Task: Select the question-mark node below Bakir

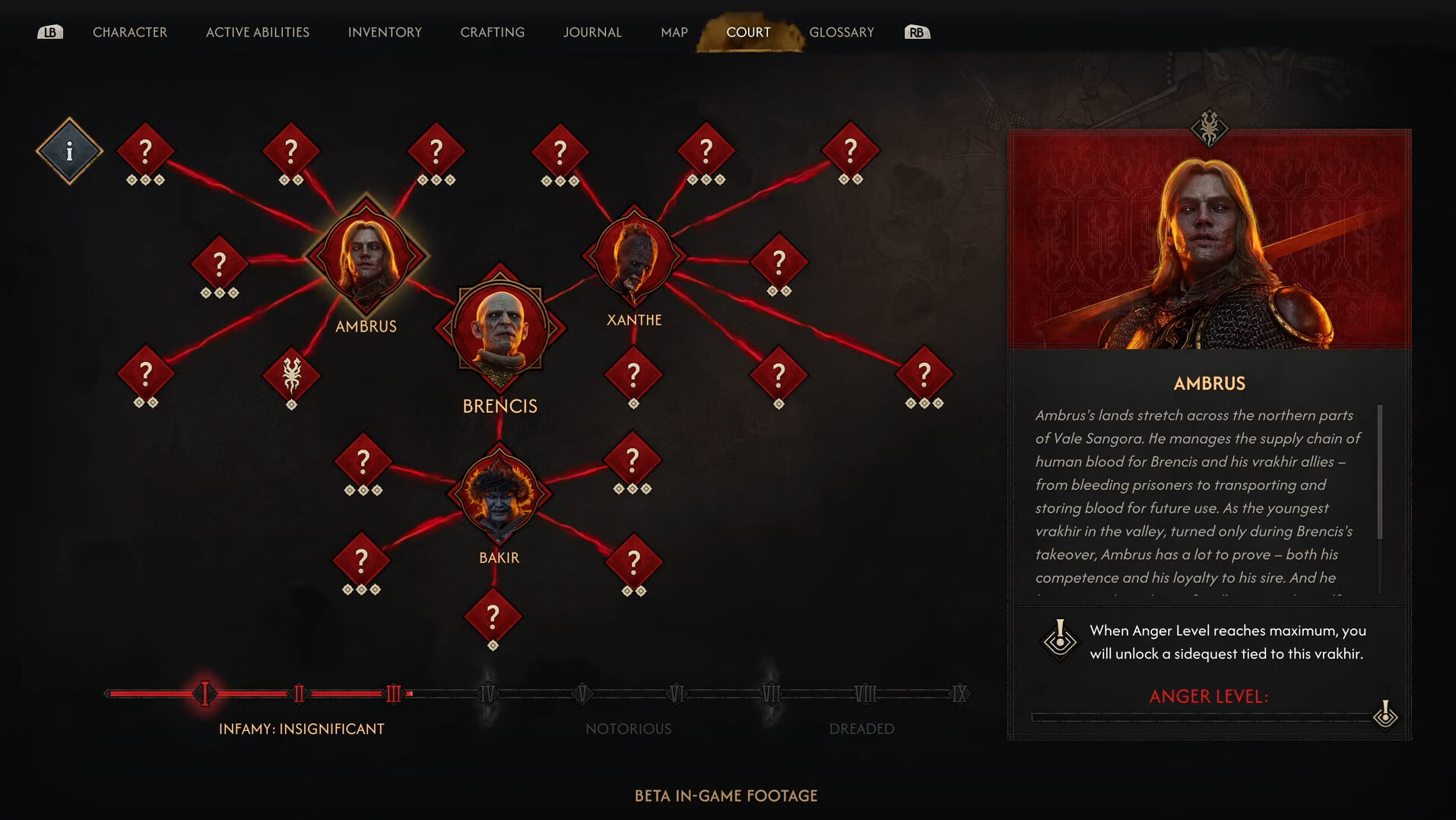Action: click(494, 615)
